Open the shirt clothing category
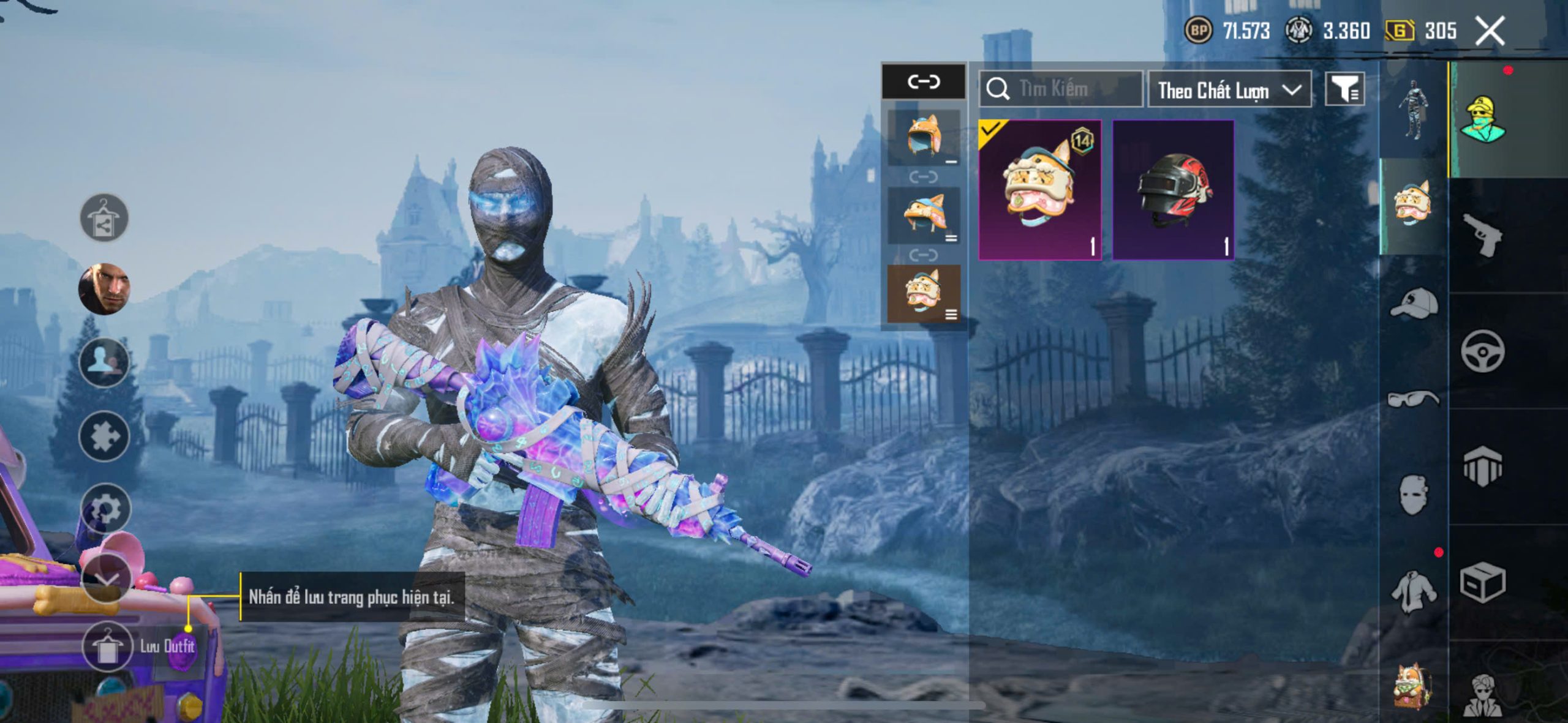Image resolution: width=1568 pixels, height=723 pixels. 1414,591
